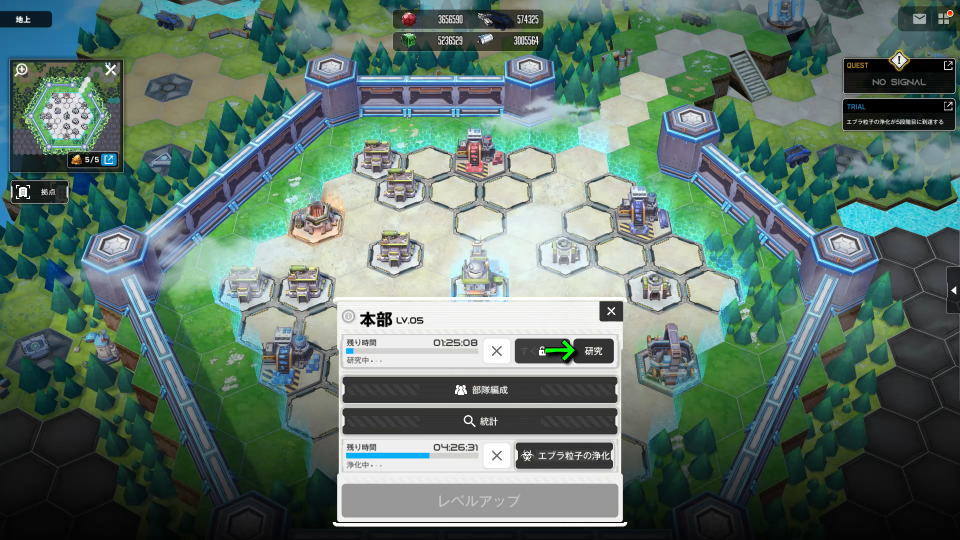Open the grid menu icon
This screenshot has width=960, height=540.
coord(944,18)
